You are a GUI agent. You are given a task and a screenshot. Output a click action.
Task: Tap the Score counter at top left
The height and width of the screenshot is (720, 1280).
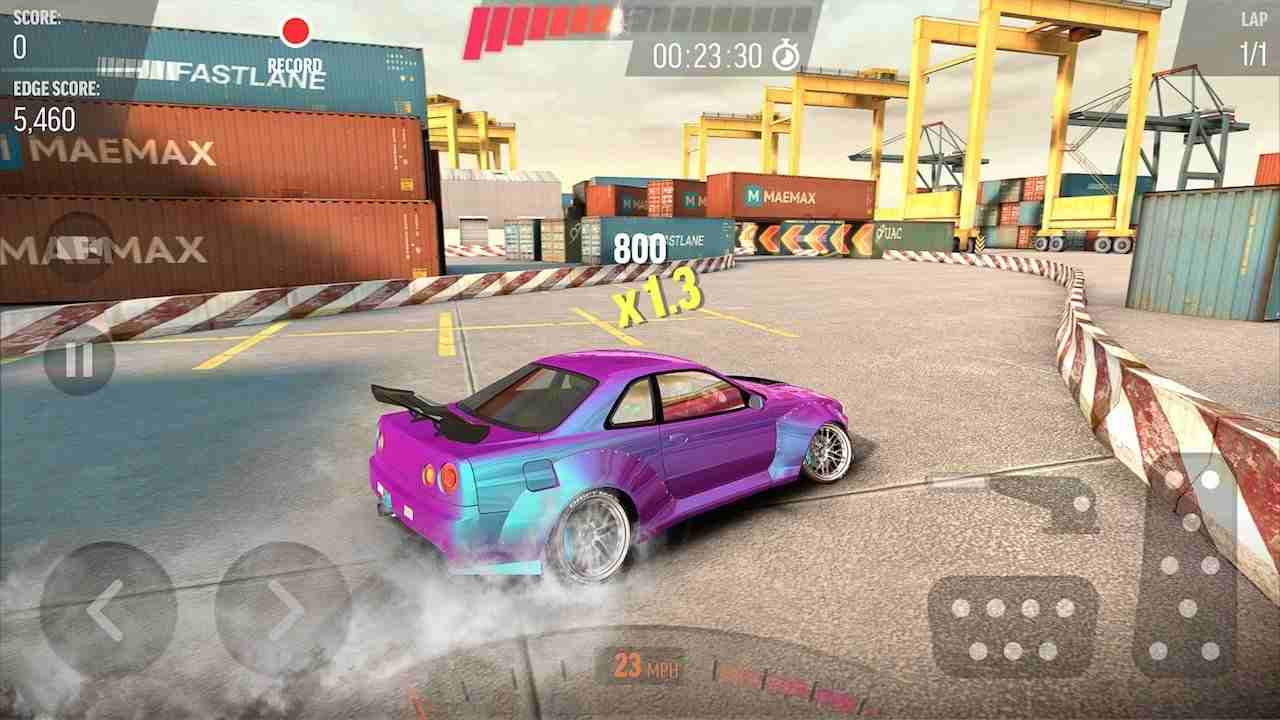tap(30, 30)
